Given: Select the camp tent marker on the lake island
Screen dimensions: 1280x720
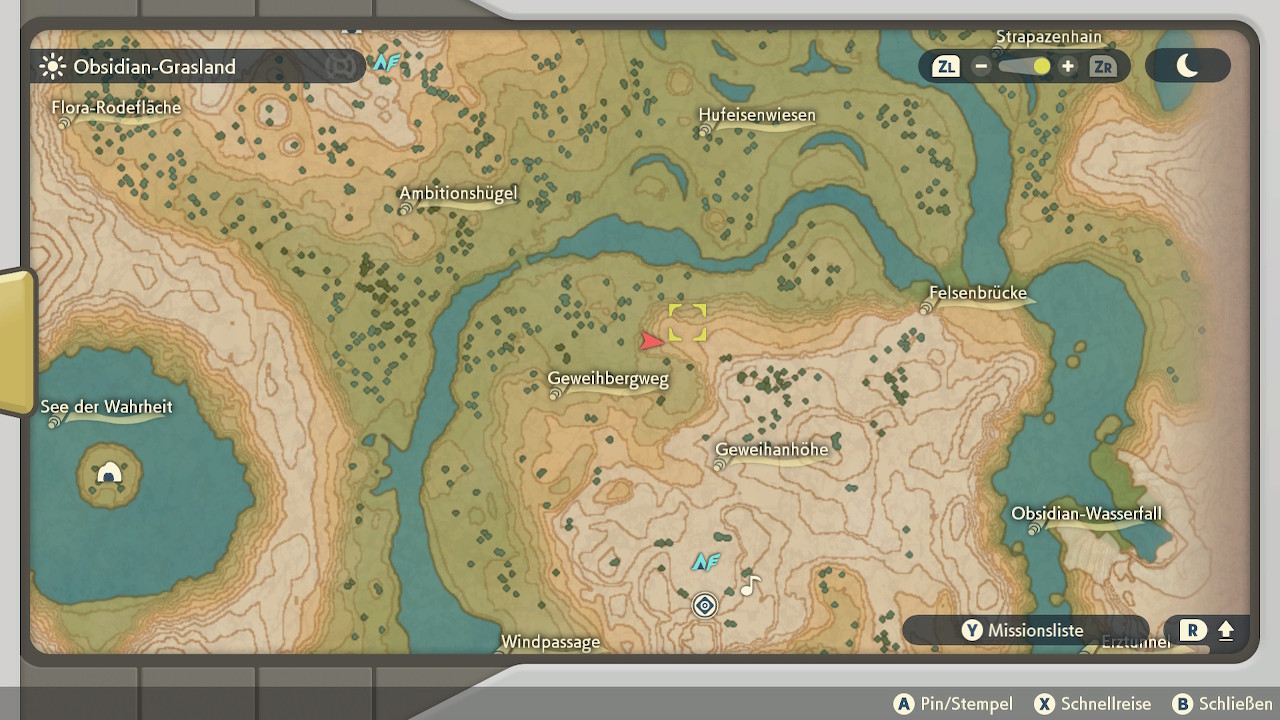Looking at the screenshot, I should click(109, 474).
